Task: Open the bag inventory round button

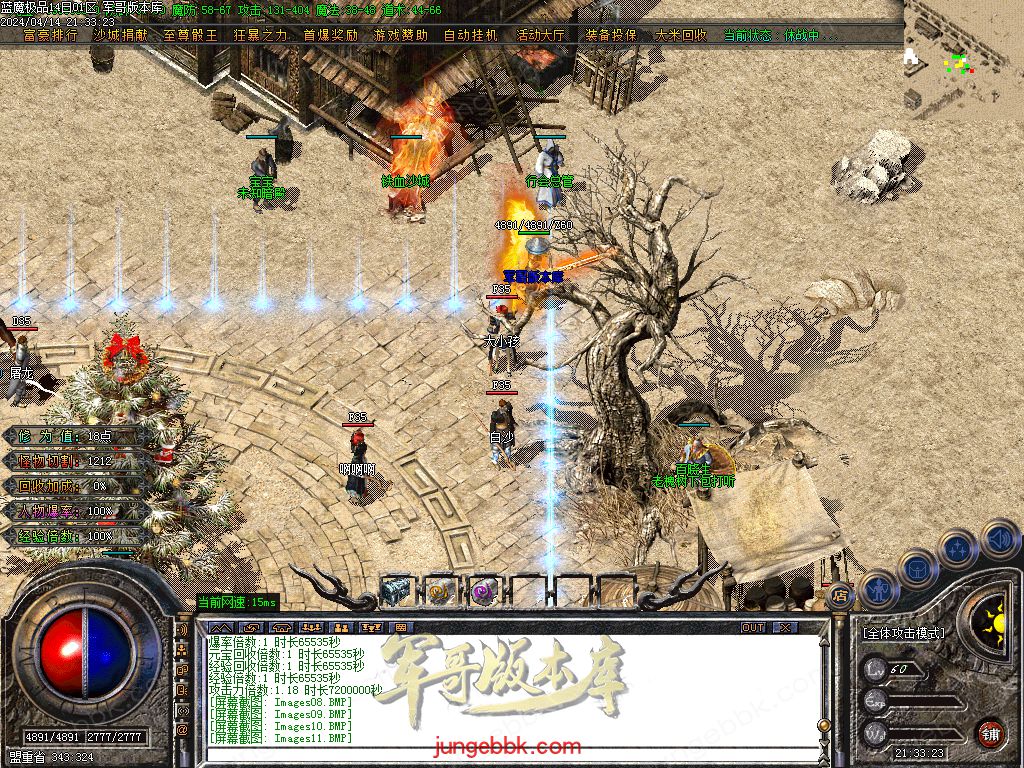Action: point(917,567)
